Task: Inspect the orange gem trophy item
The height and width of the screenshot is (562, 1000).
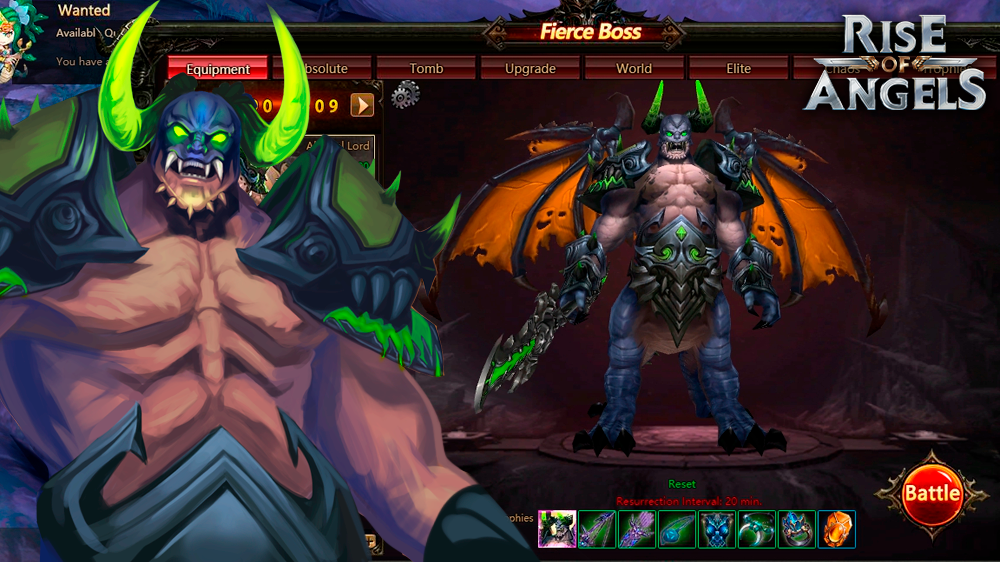Action: [x=837, y=529]
